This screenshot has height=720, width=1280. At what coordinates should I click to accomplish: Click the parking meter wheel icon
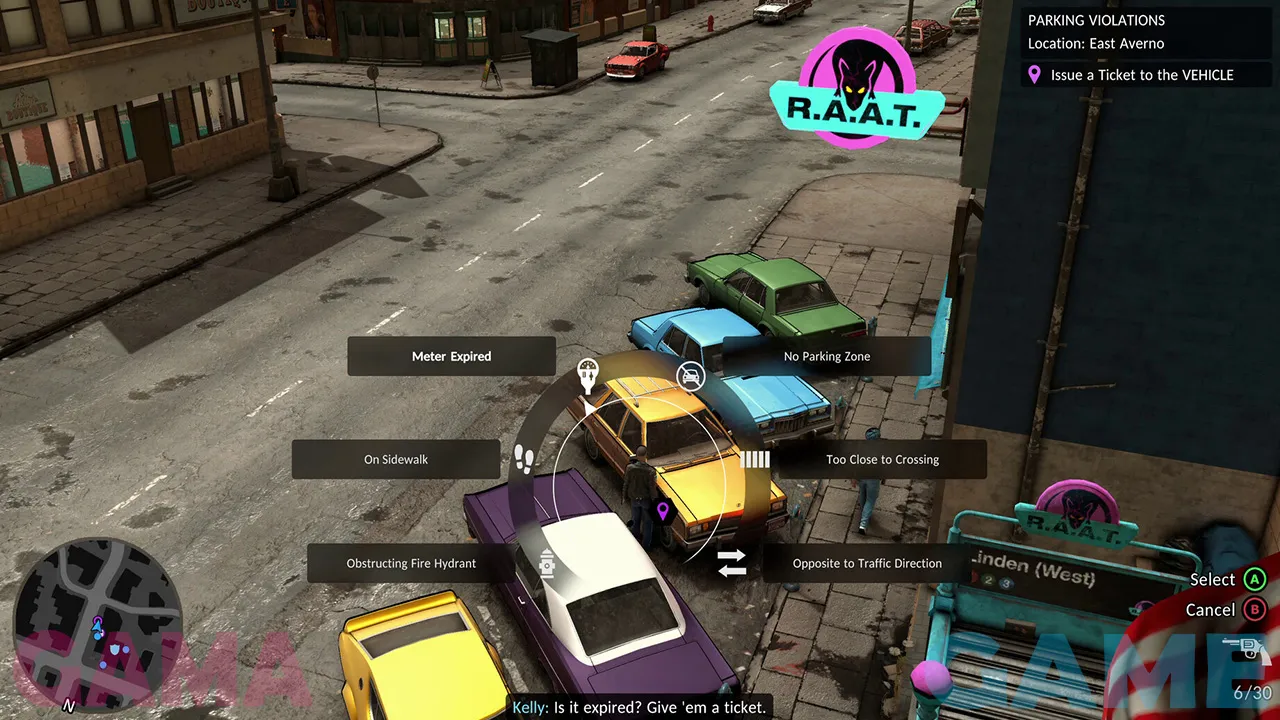588,375
